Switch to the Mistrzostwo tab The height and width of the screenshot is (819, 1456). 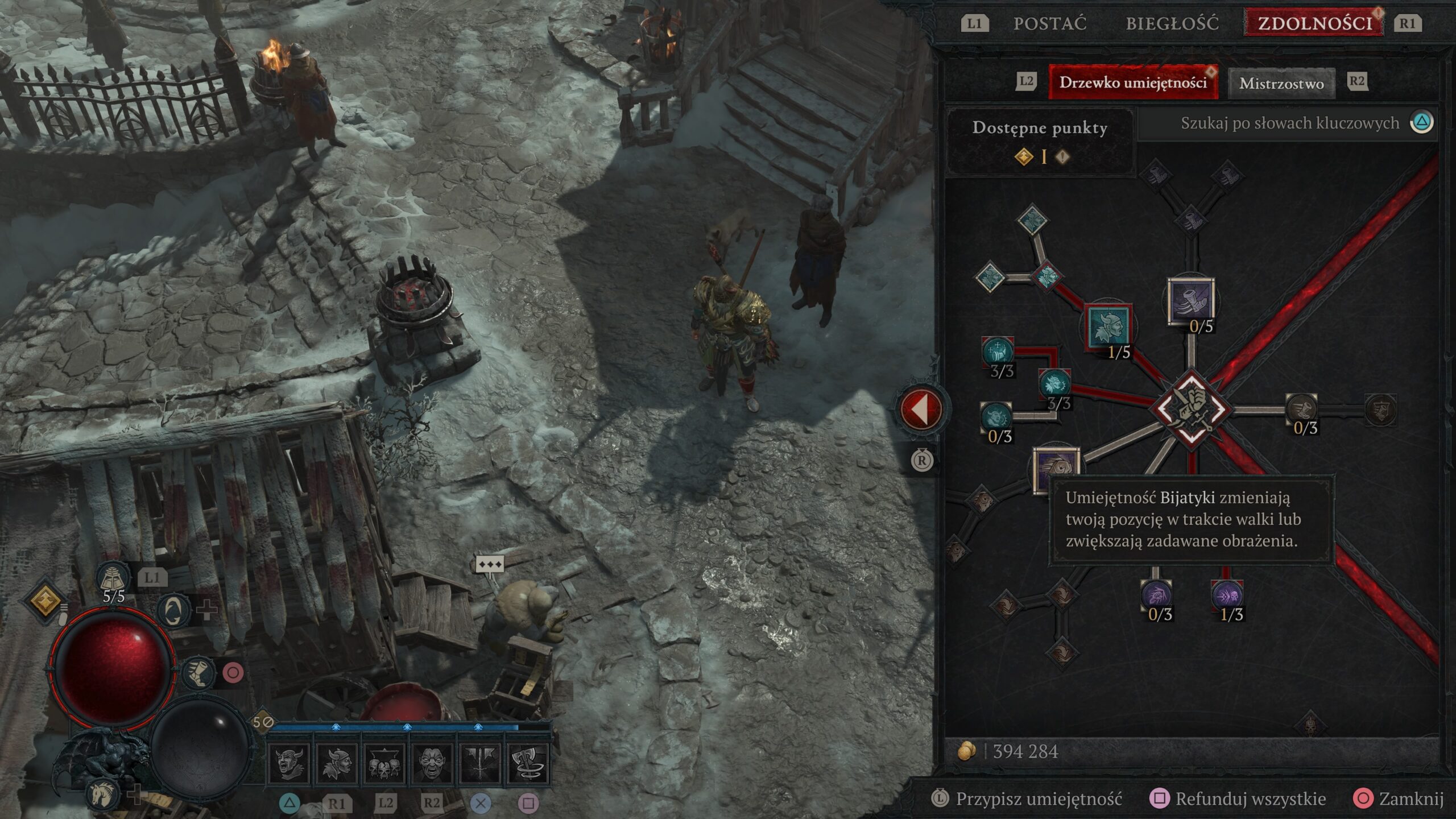click(x=1281, y=84)
